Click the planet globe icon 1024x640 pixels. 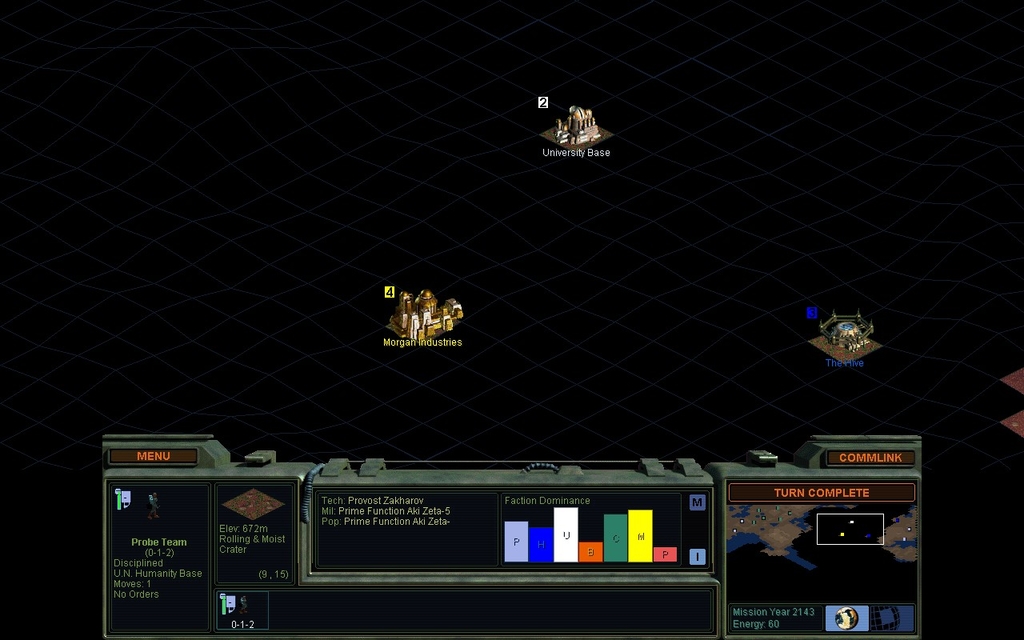pos(847,618)
